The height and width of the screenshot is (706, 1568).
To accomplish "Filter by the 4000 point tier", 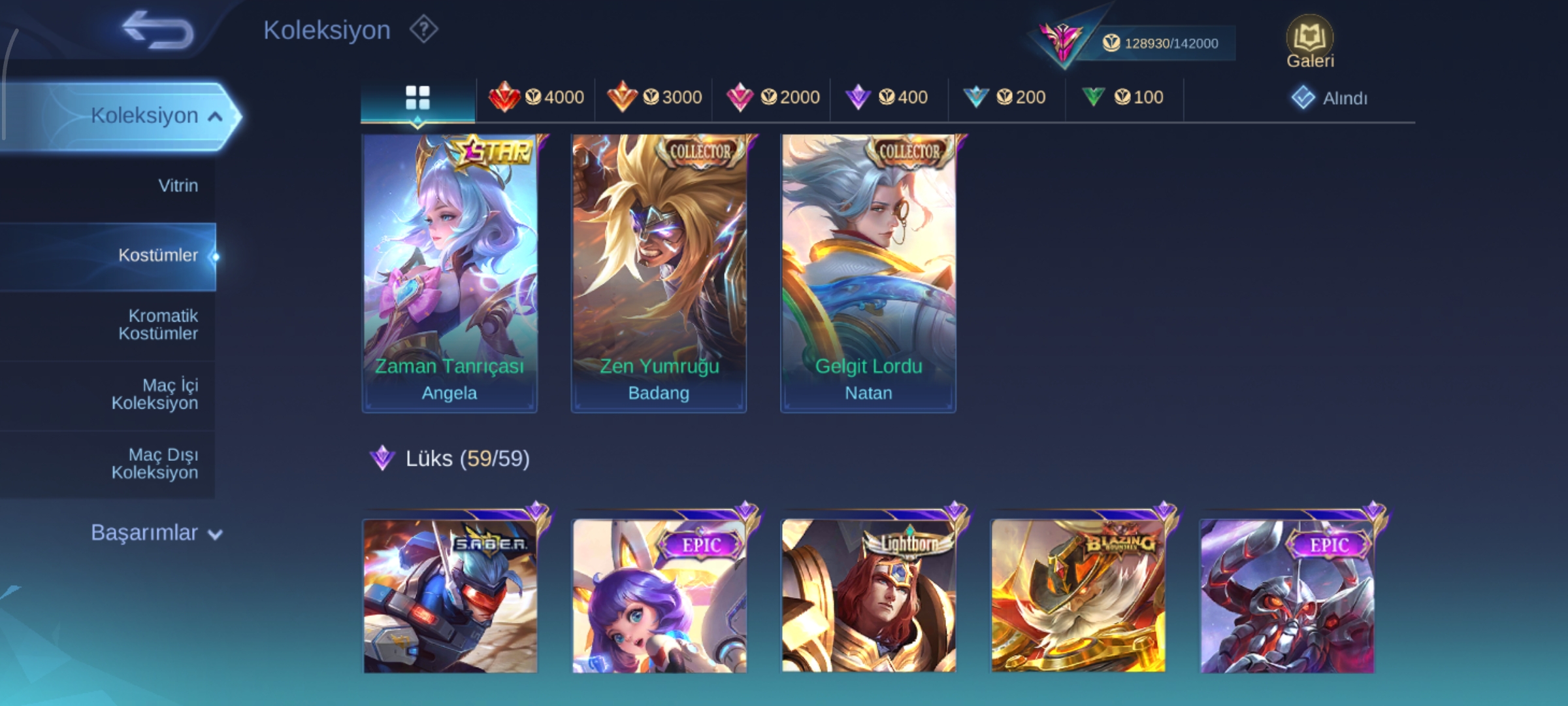I will 536,98.
